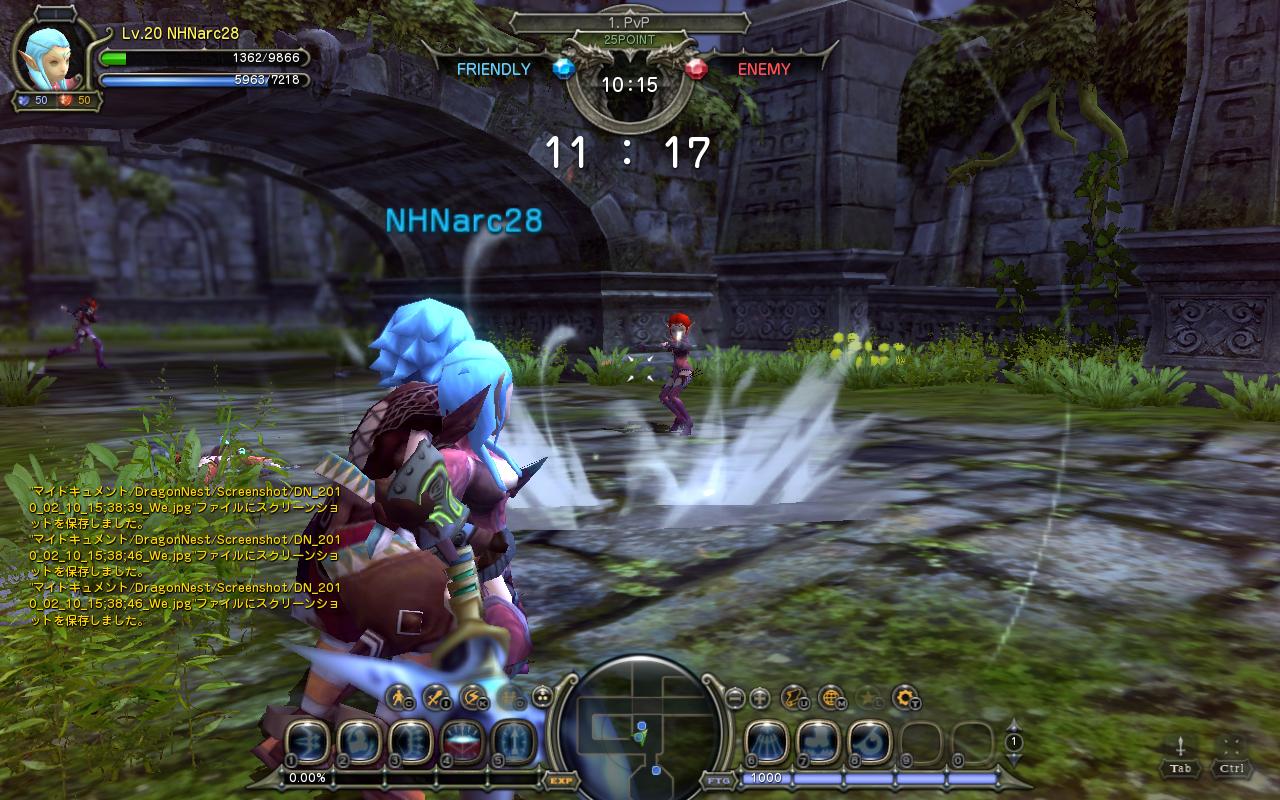Viewport: 1280px width, 800px height.
Task: Trigger the skill in hotbar slot 3
Action: coord(409,742)
